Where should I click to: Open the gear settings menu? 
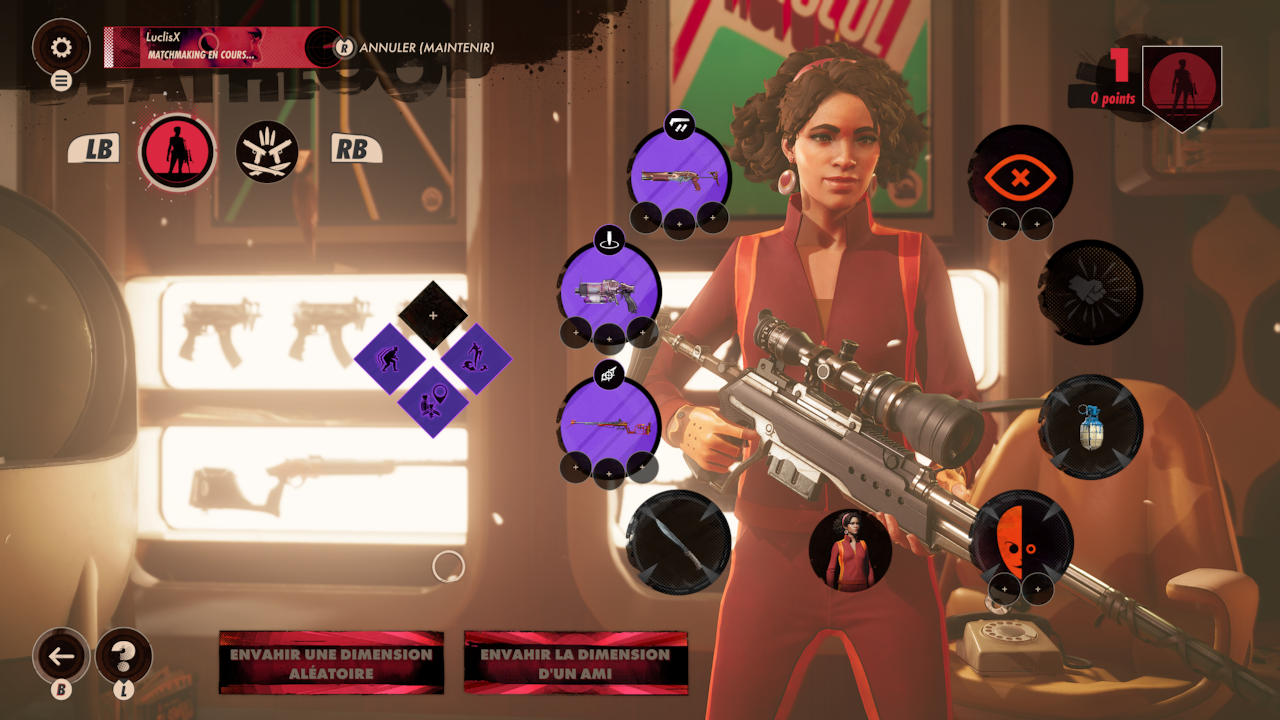pos(61,47)
